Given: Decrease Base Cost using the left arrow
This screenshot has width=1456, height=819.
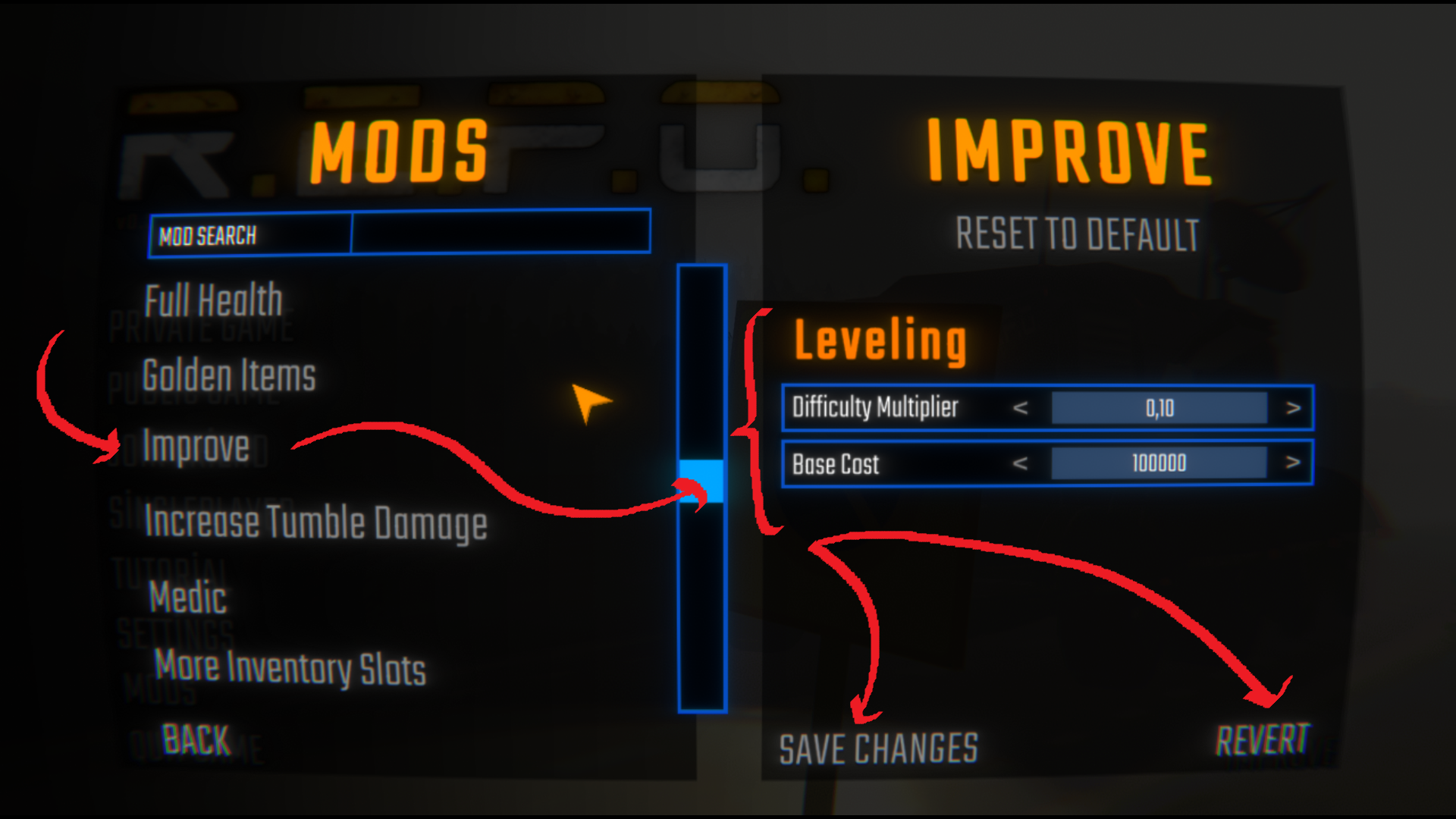Looking at the screenshot, I should 1021,463.
